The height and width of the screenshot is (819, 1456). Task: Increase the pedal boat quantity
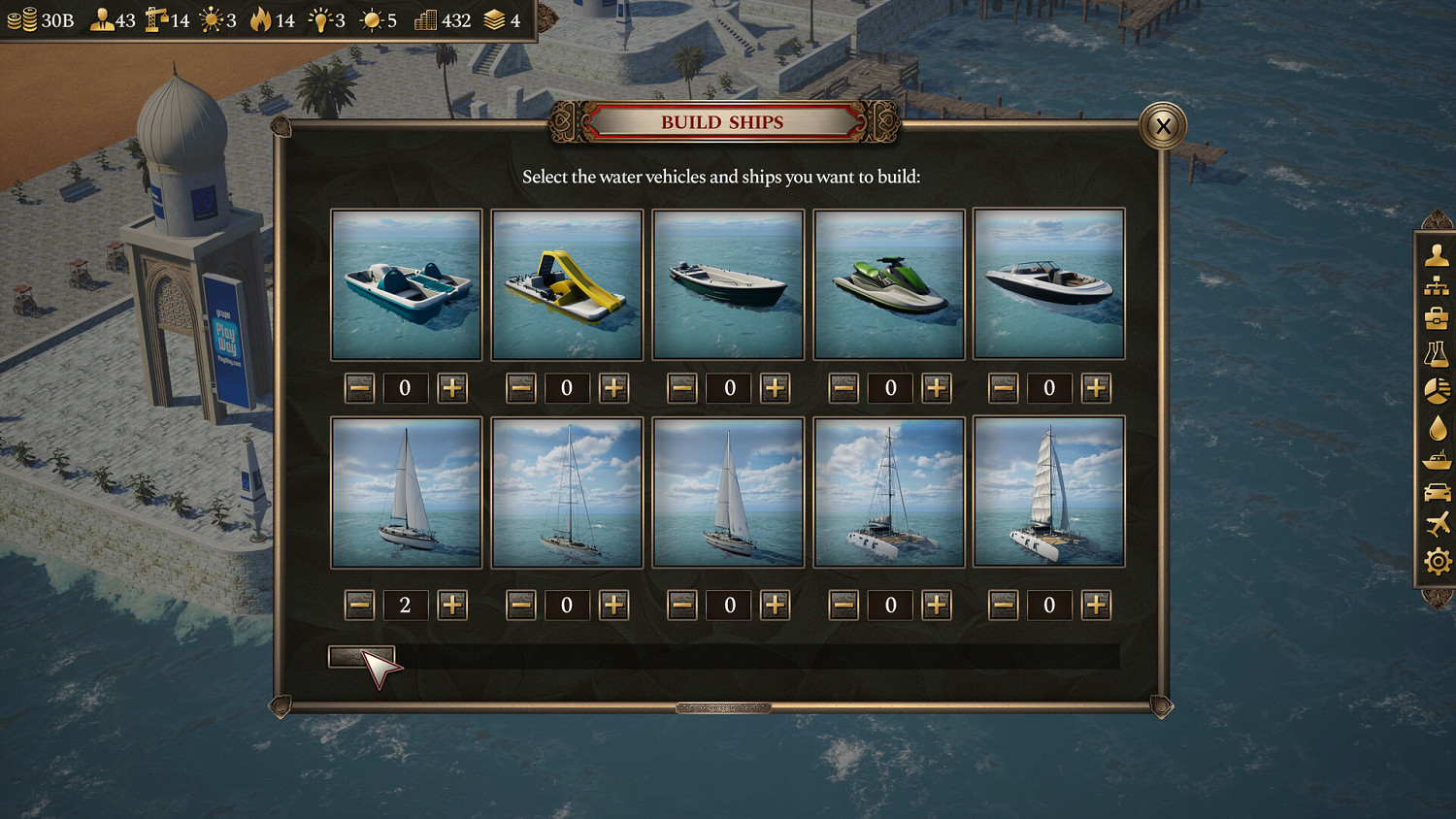click(452, 388)
